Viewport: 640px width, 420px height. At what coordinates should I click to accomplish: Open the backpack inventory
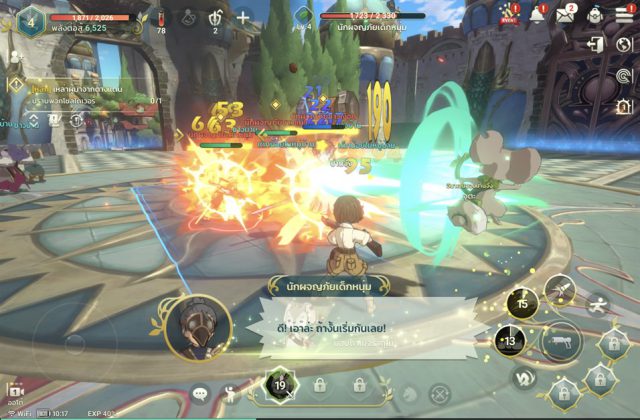[596, 14]
